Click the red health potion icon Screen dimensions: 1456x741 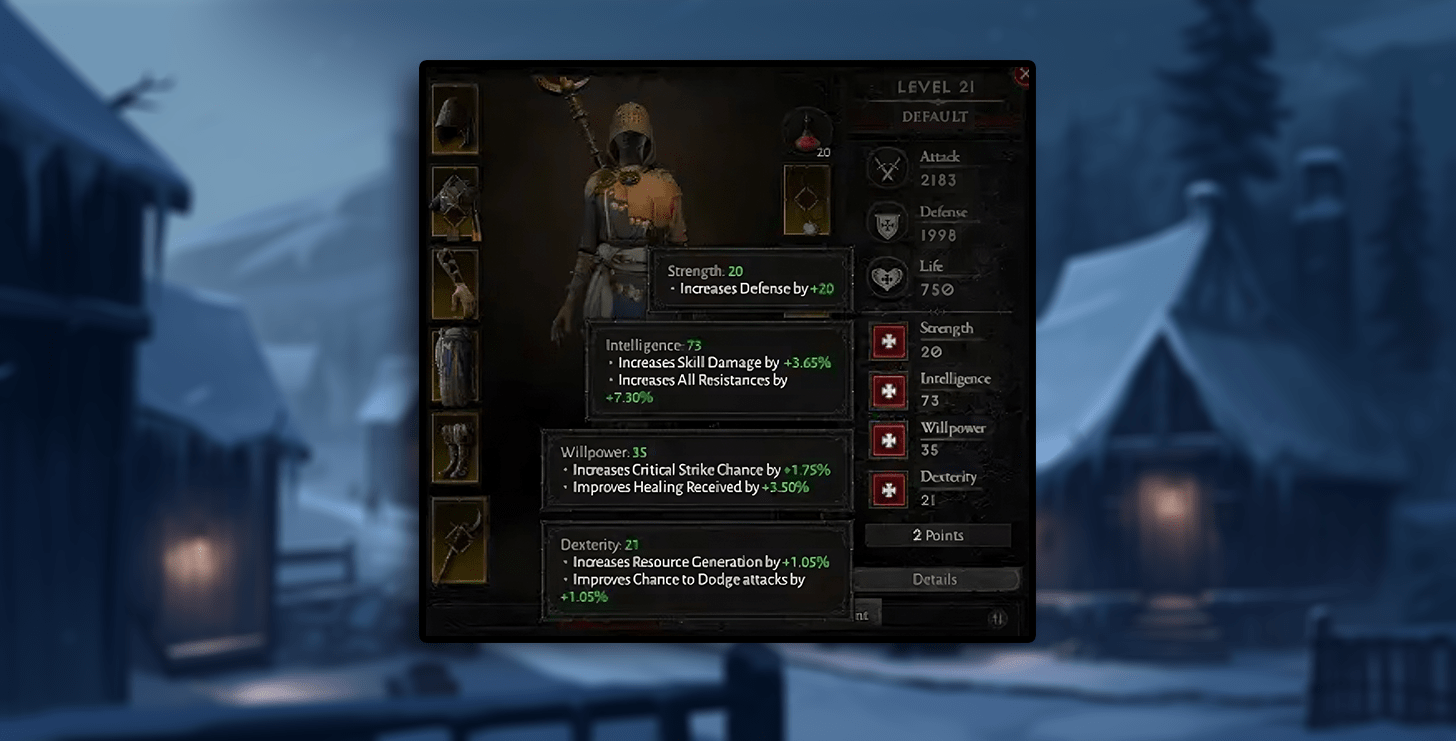point(807,131)
